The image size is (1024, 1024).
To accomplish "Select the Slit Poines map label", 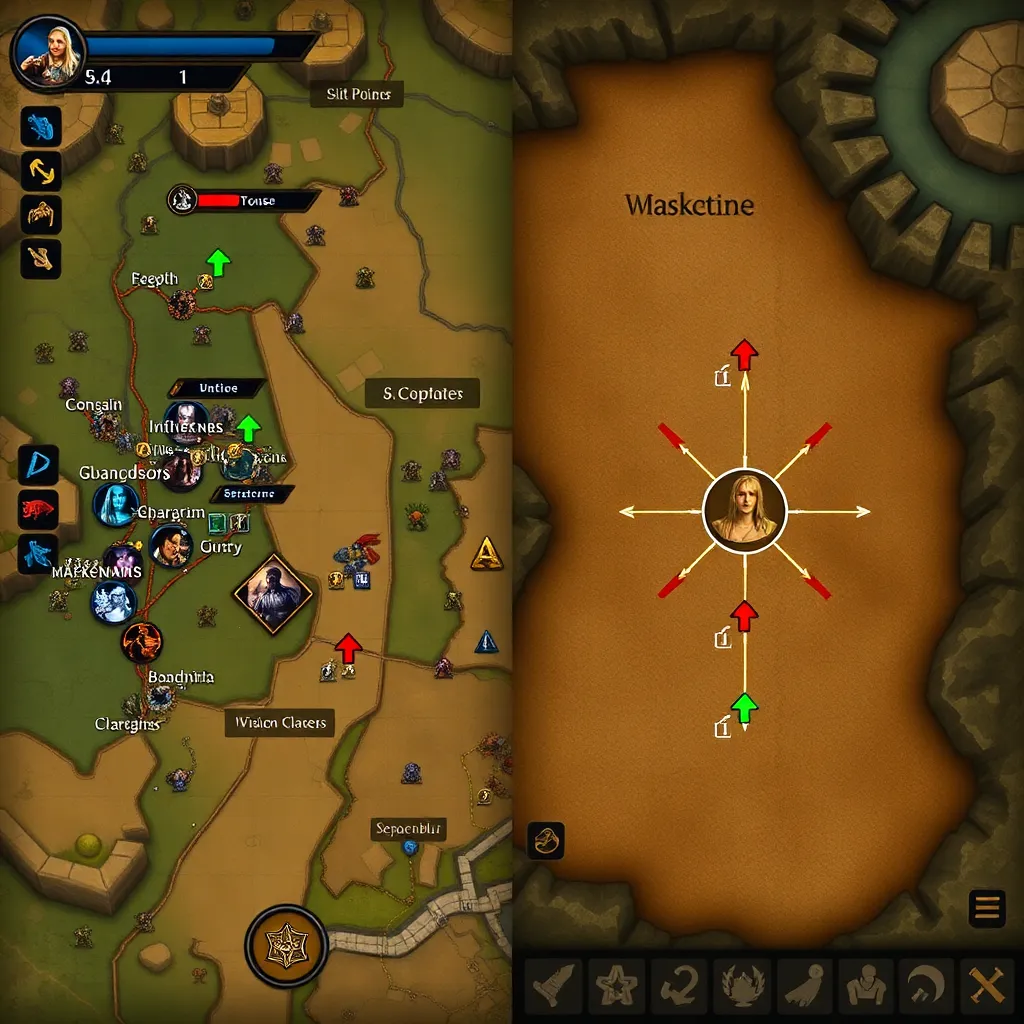I will pos(357,95).
